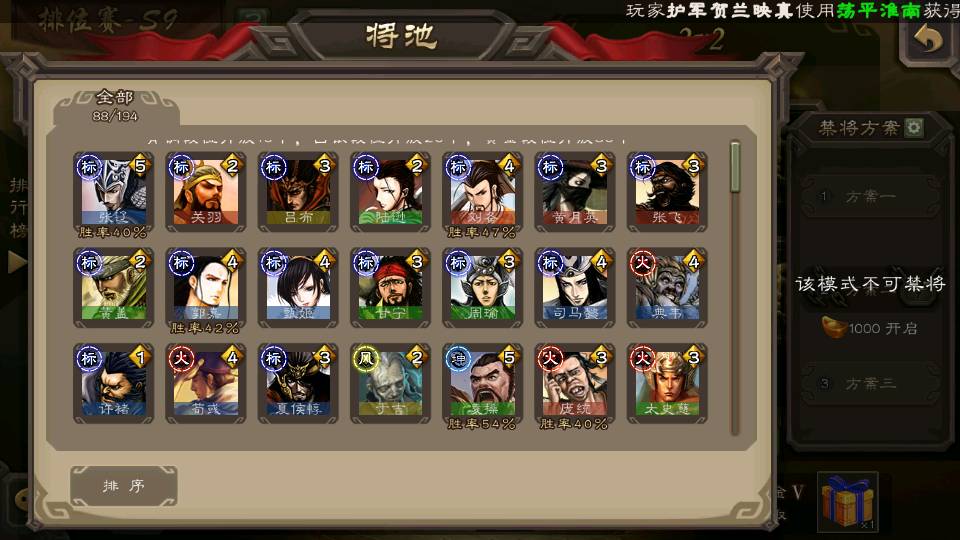960x540 pixels.
Task: Go back with the return arrow button
Action: click(x=929, y=42)
